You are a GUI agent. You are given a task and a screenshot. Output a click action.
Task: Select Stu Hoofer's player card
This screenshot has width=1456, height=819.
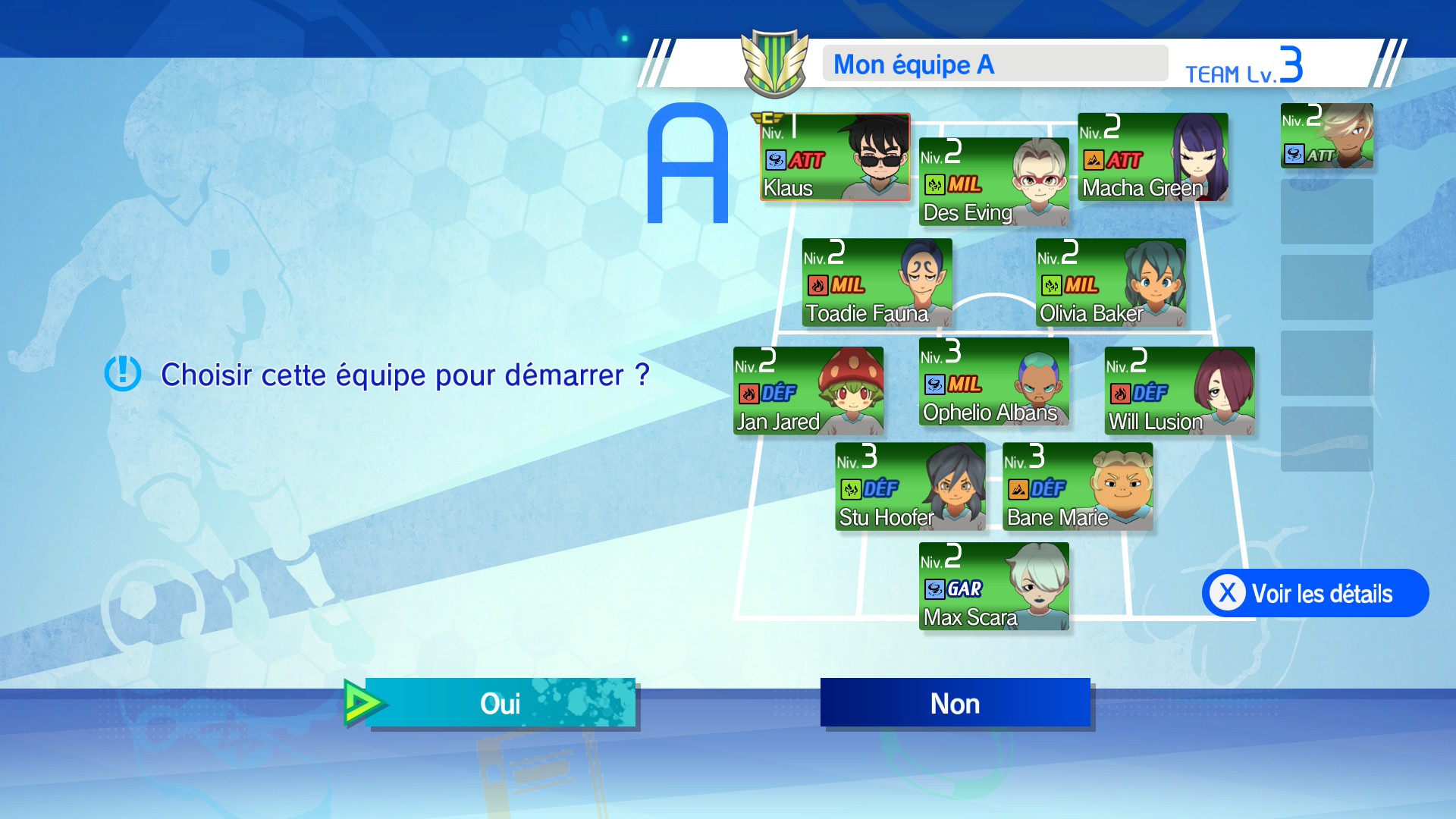[910, 487]
